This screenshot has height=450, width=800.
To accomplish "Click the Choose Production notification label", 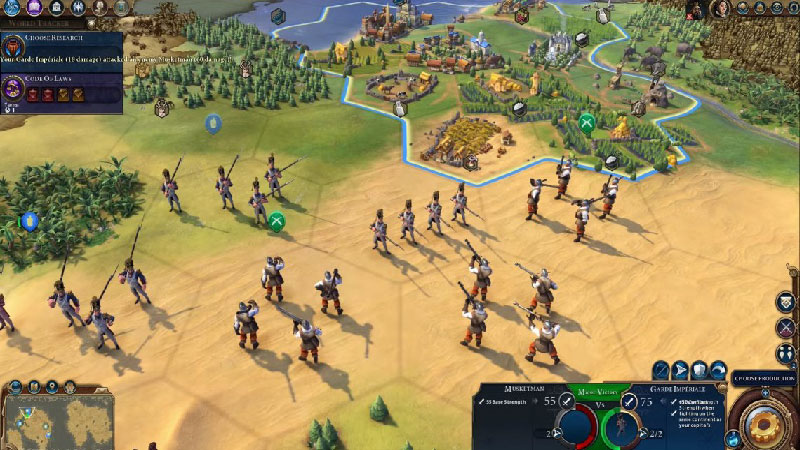I will [764, 379].
